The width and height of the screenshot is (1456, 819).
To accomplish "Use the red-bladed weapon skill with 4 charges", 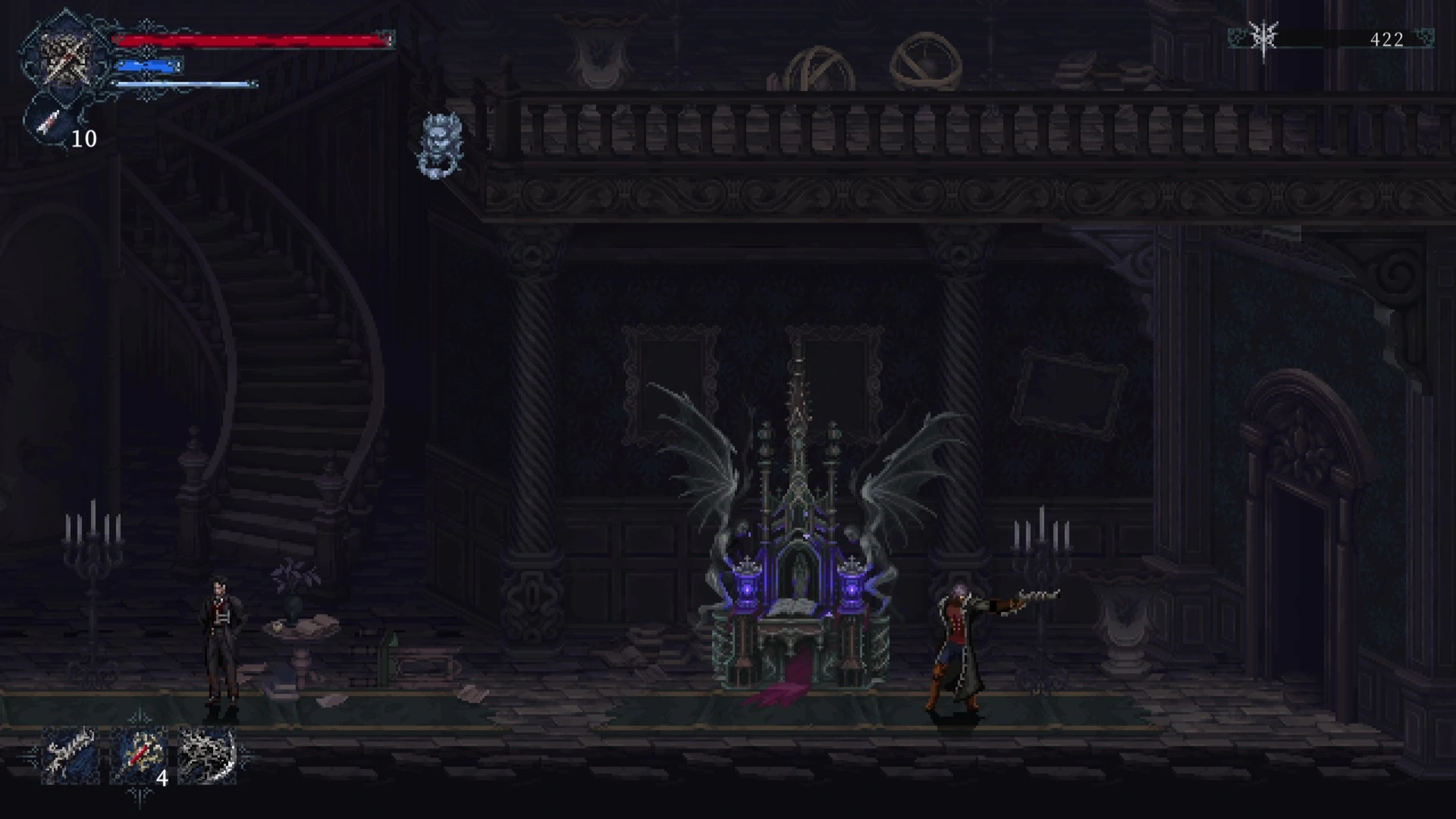I will pos(139,755).
